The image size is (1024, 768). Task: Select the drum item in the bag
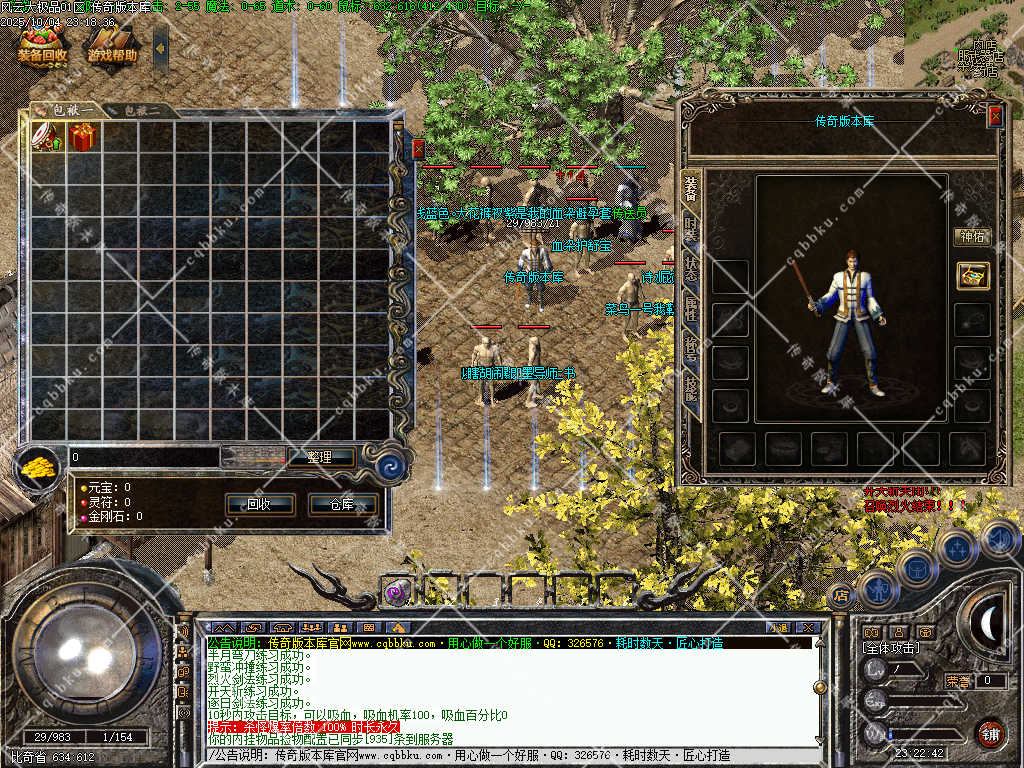point(48,137)
